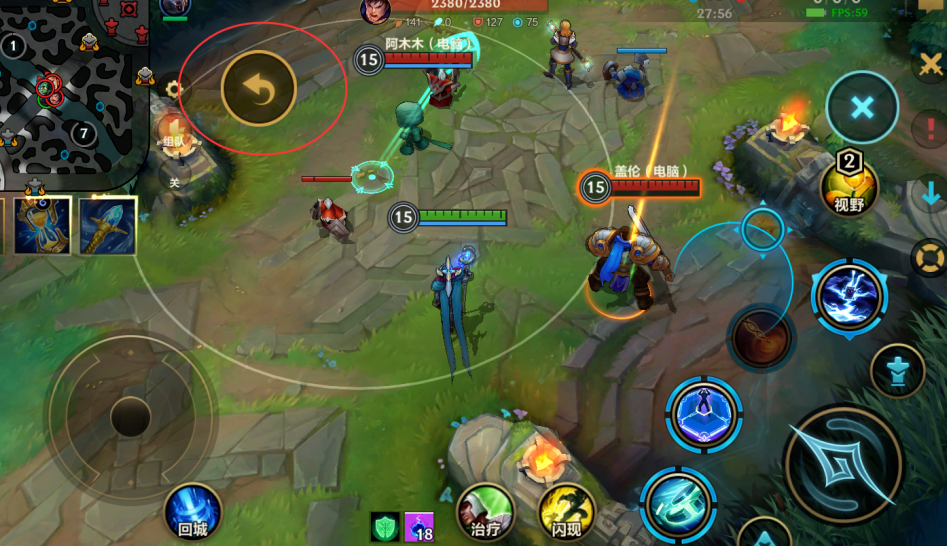Use the hourglass item slot
The height and width of the screenshot is (546, 947).
(x=43, y=224)
